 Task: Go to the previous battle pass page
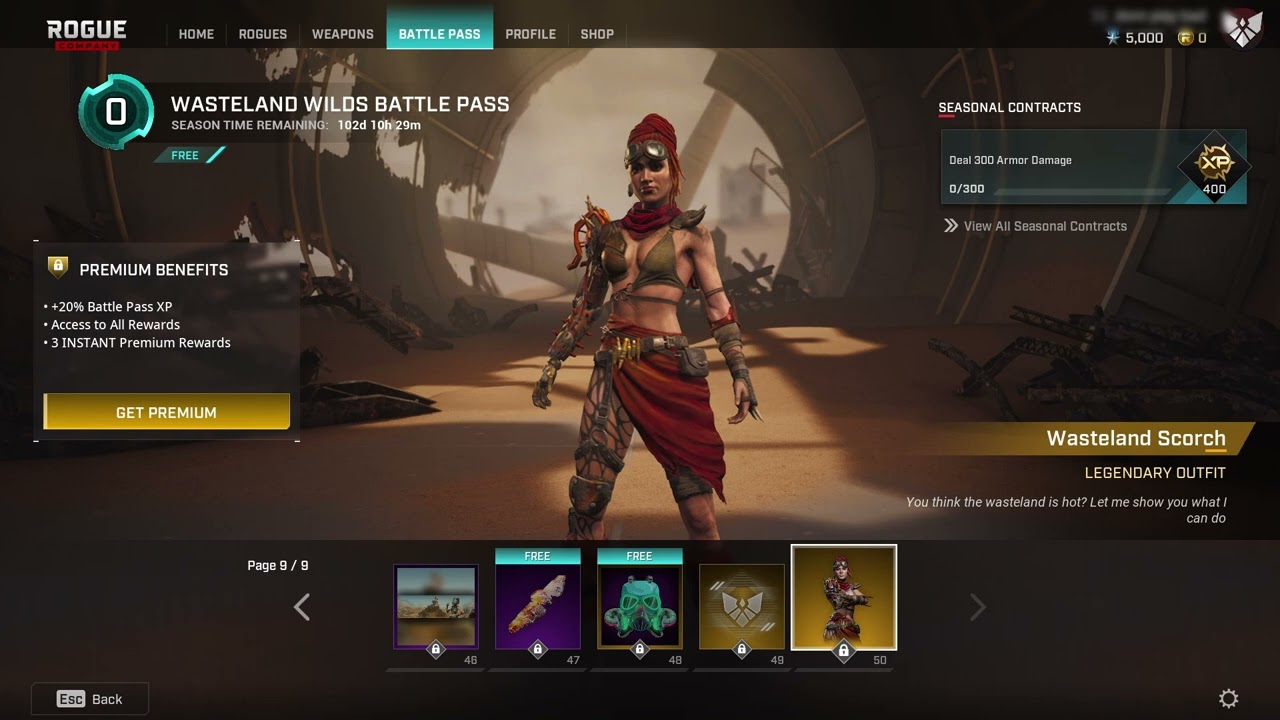pos(301,607)
